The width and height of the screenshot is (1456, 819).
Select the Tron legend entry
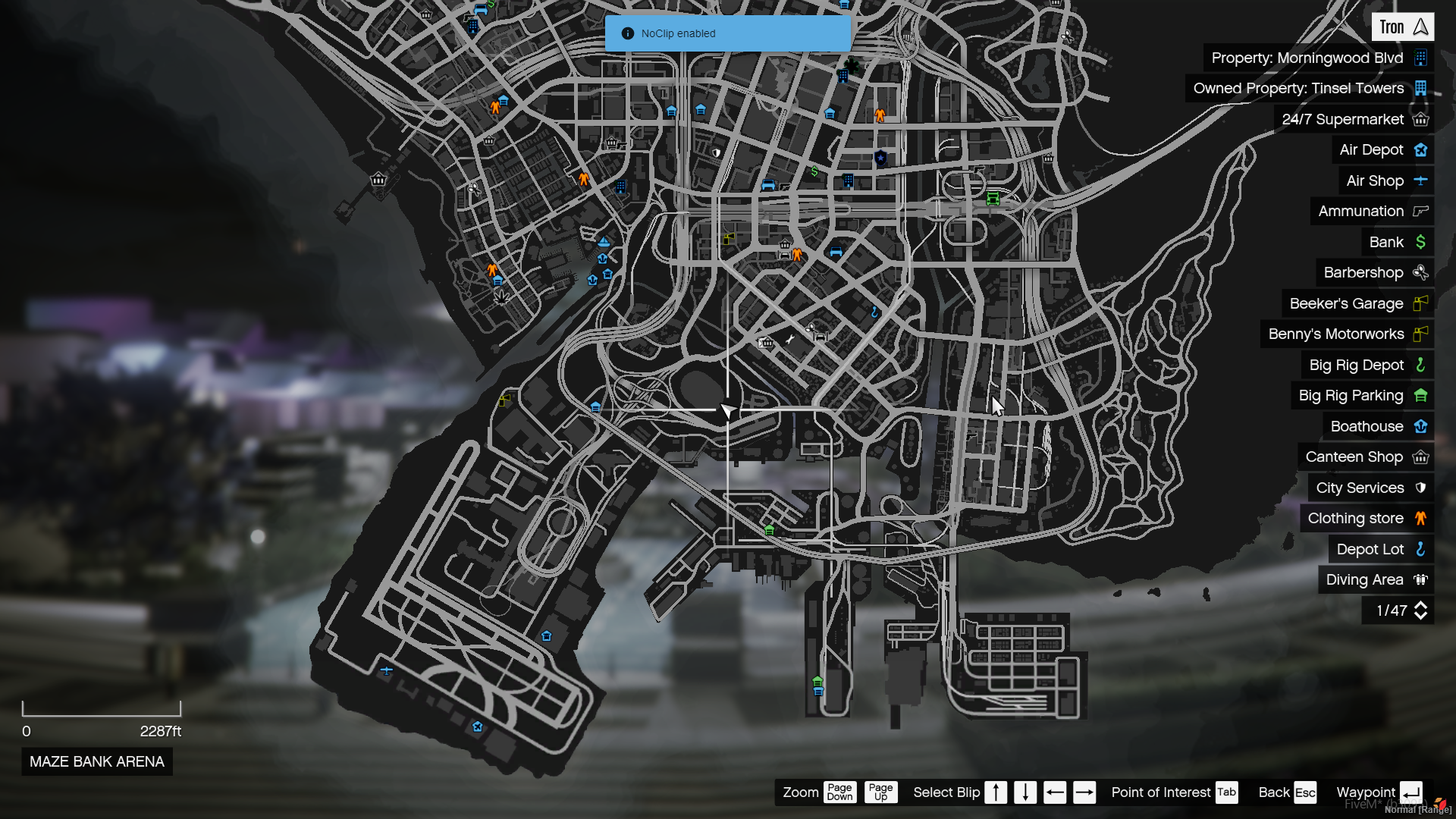(x=1401, y=27)
